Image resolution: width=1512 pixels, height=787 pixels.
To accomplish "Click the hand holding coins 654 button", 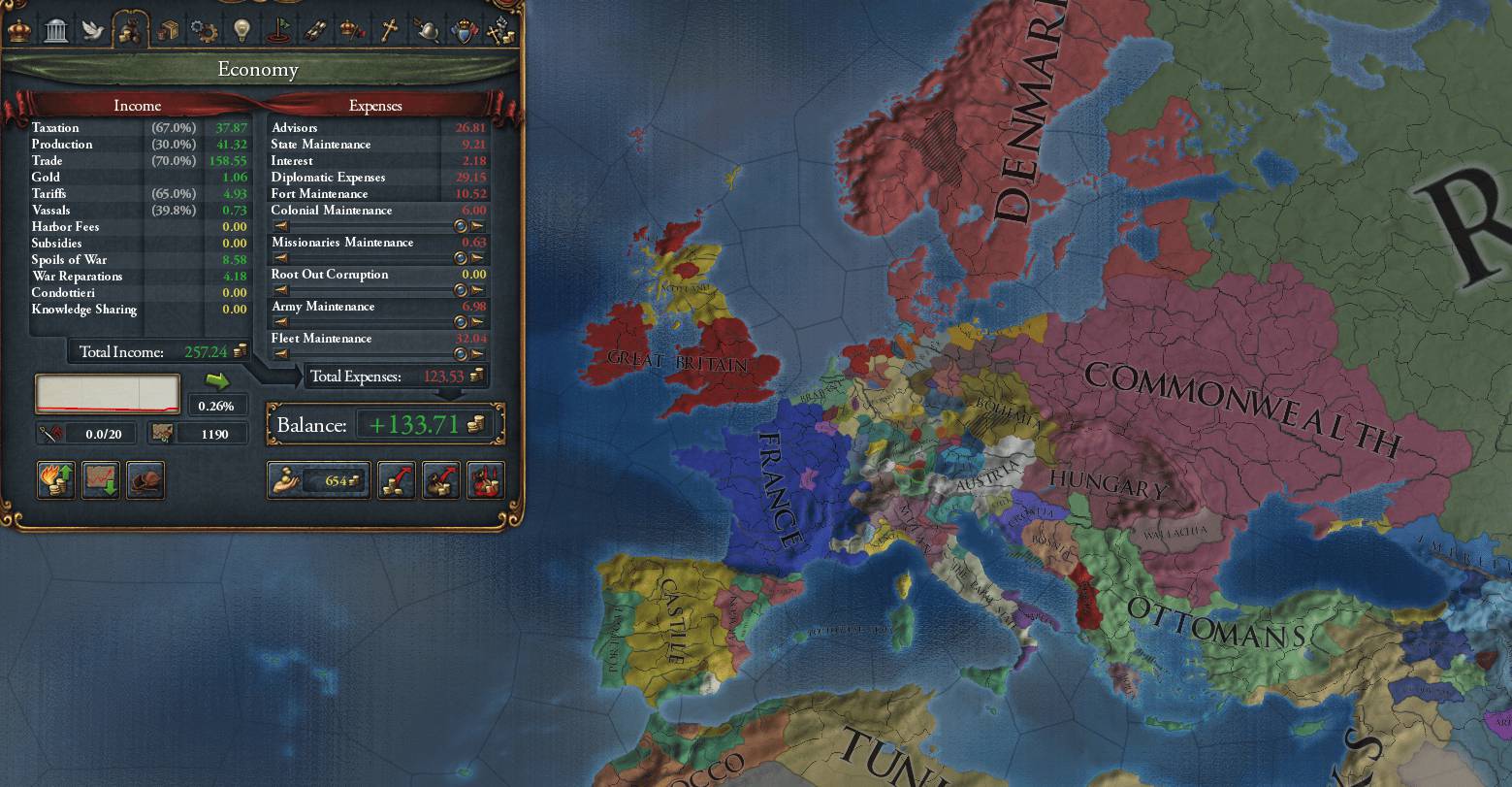I will [x=318, y=479].
